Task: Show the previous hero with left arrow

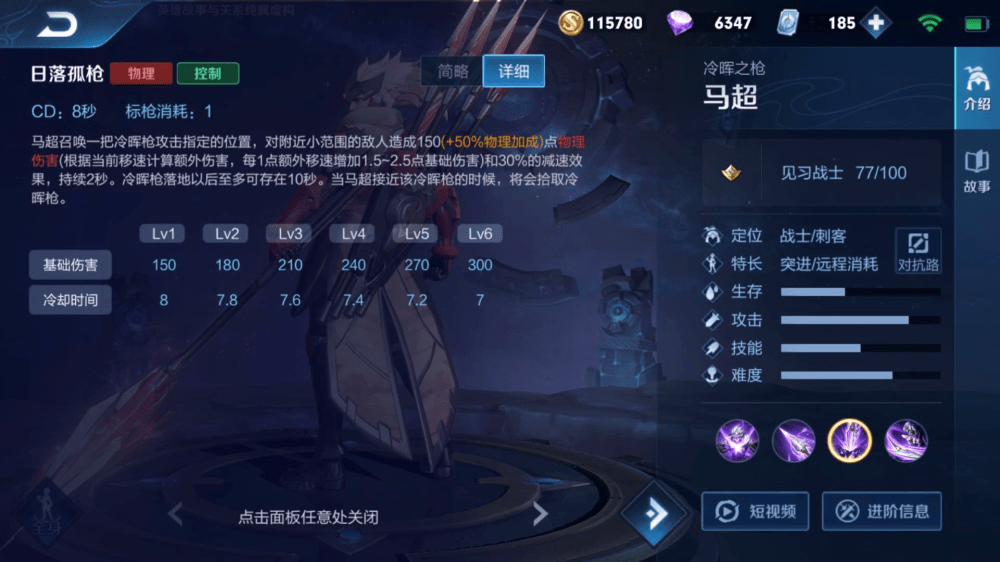Action: coord(176,515)
